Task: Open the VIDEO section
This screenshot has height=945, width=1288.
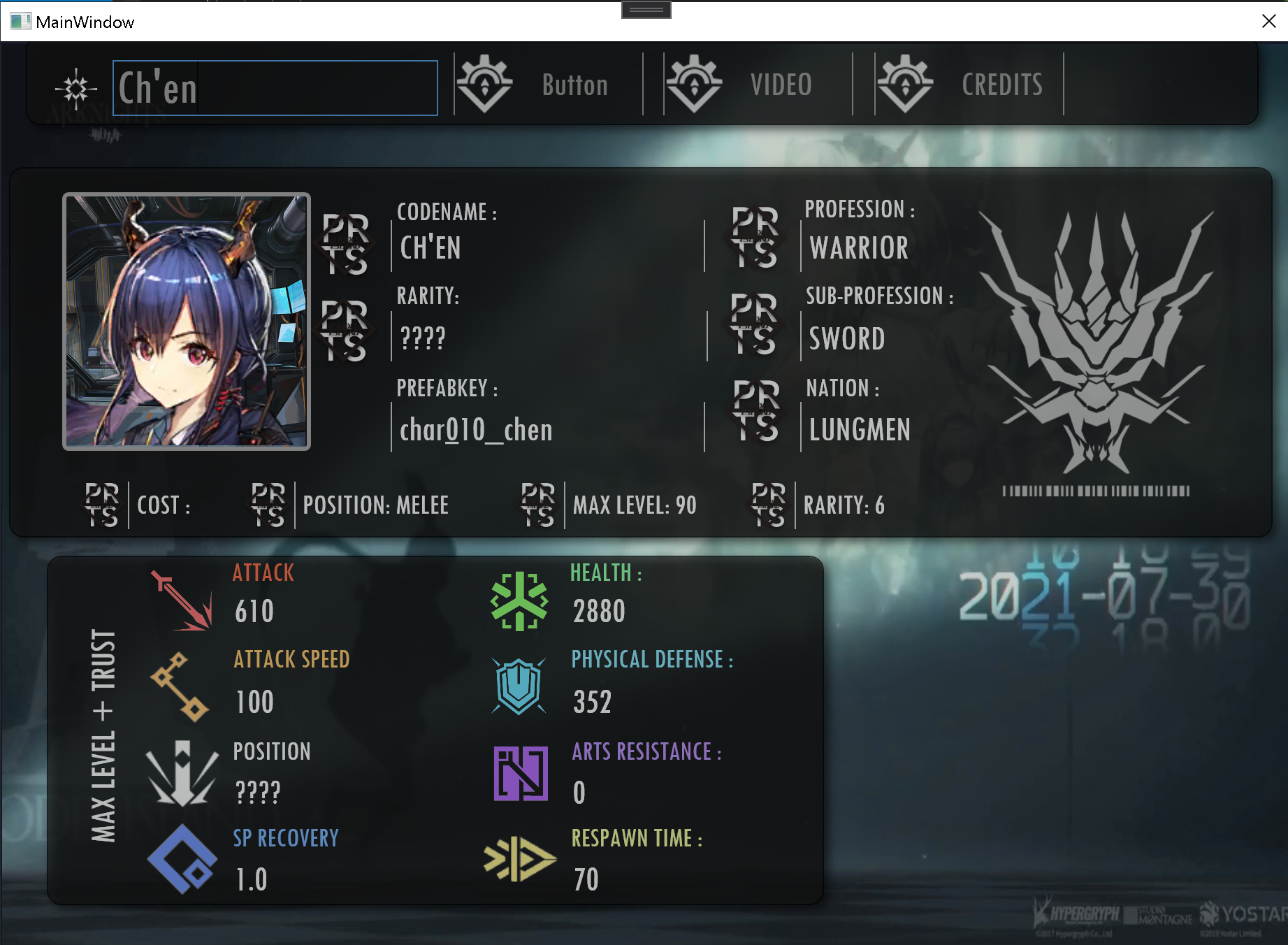Action: (x=758, y=85)
